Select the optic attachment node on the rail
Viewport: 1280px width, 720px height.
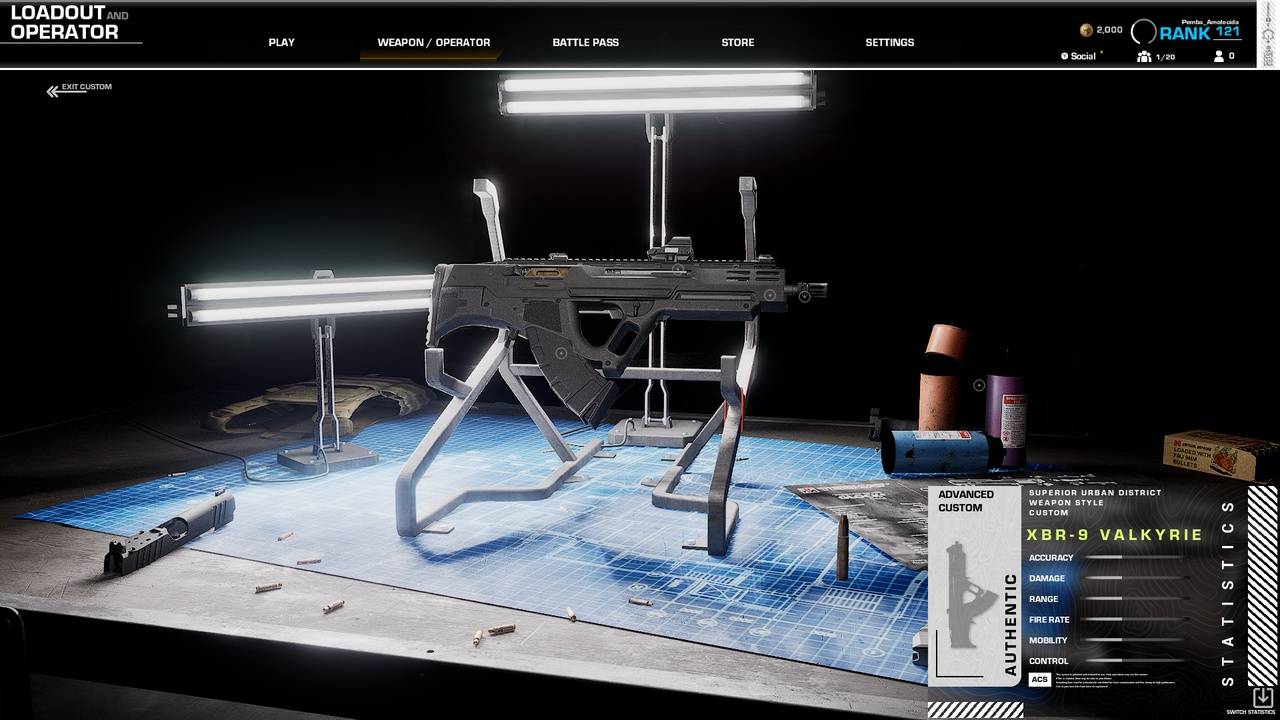pos(678,269)
